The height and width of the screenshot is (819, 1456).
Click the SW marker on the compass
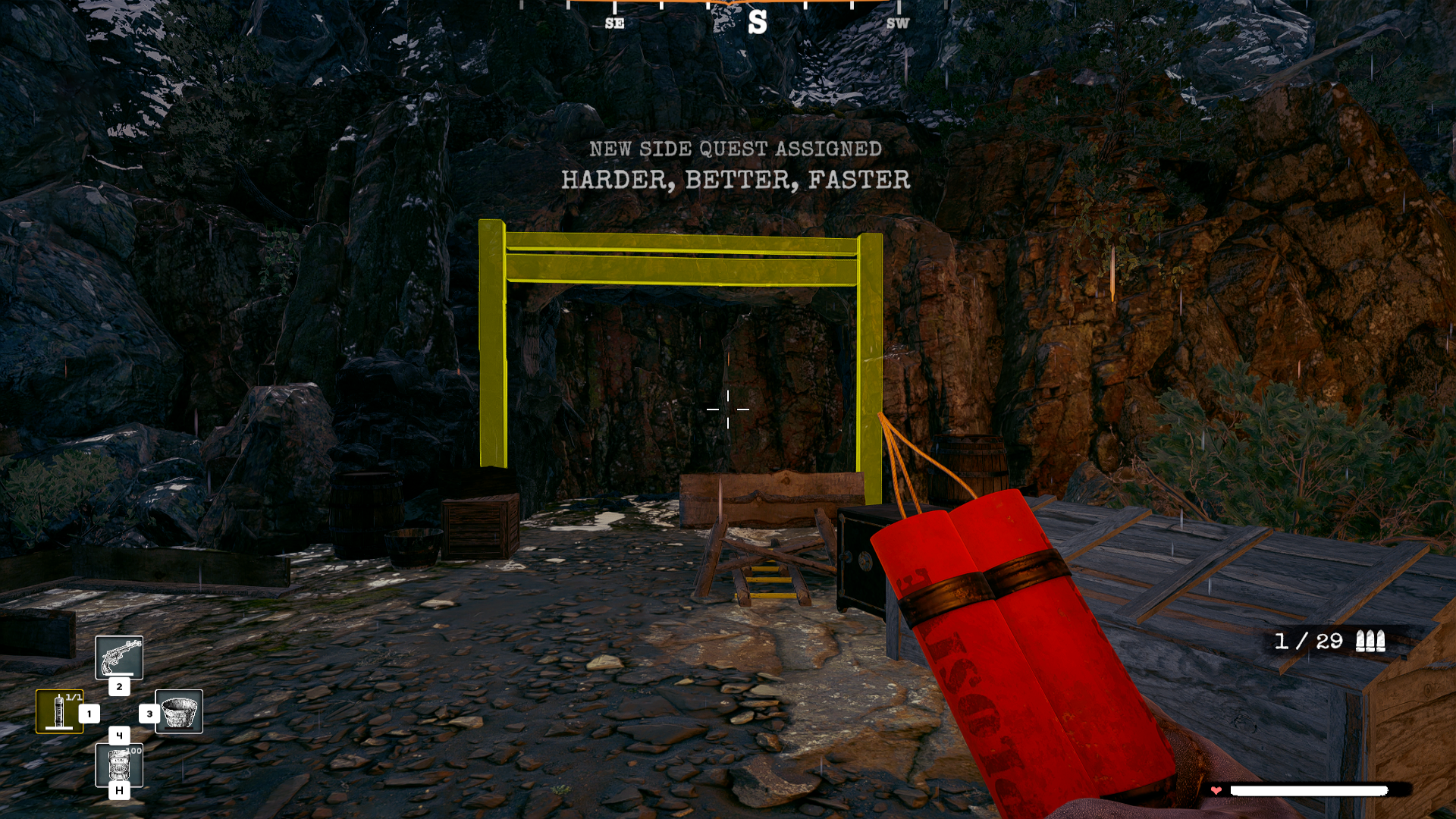pos(898,24)
